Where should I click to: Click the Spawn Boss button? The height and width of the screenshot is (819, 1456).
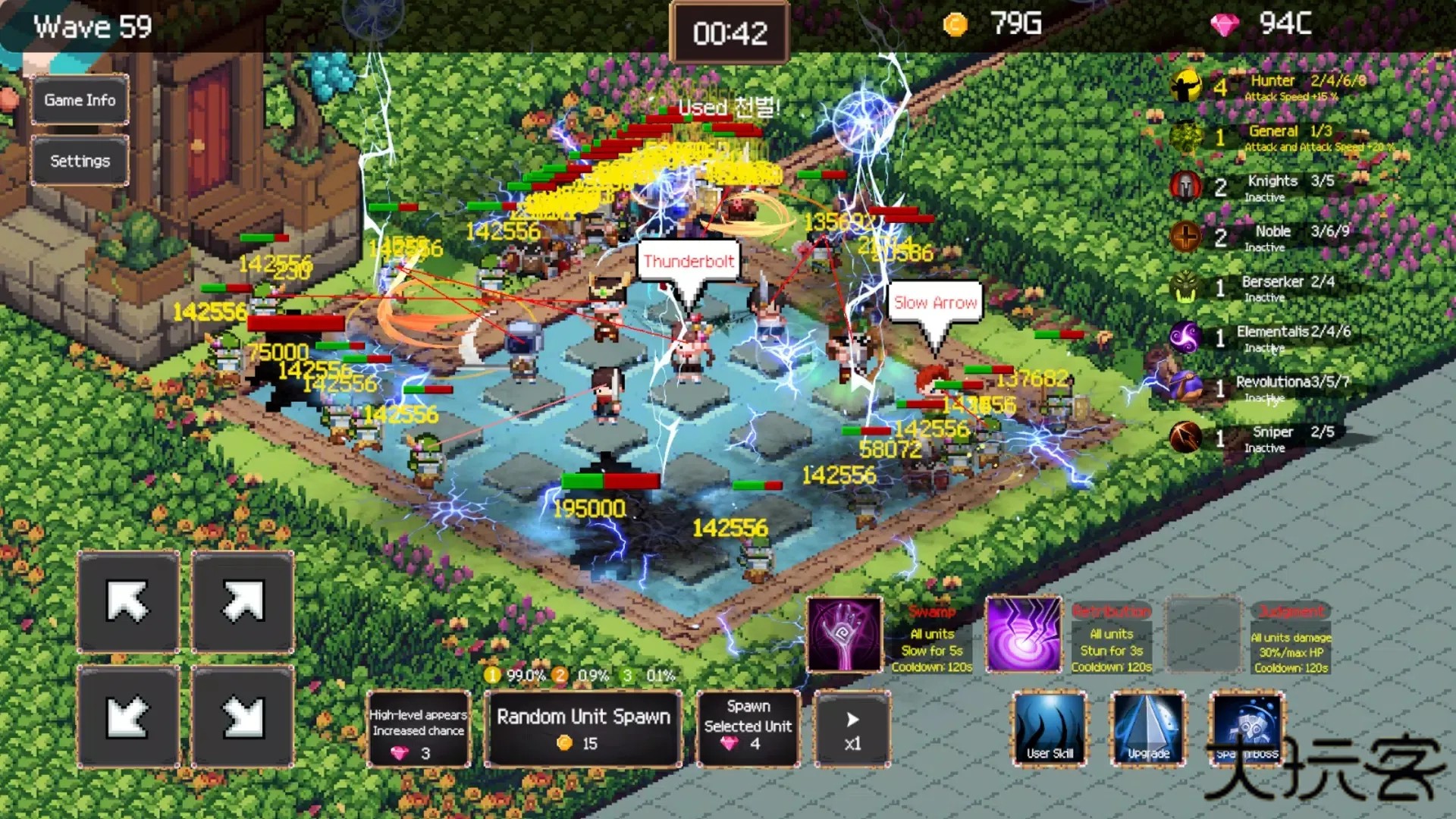tap(1247, 728)
